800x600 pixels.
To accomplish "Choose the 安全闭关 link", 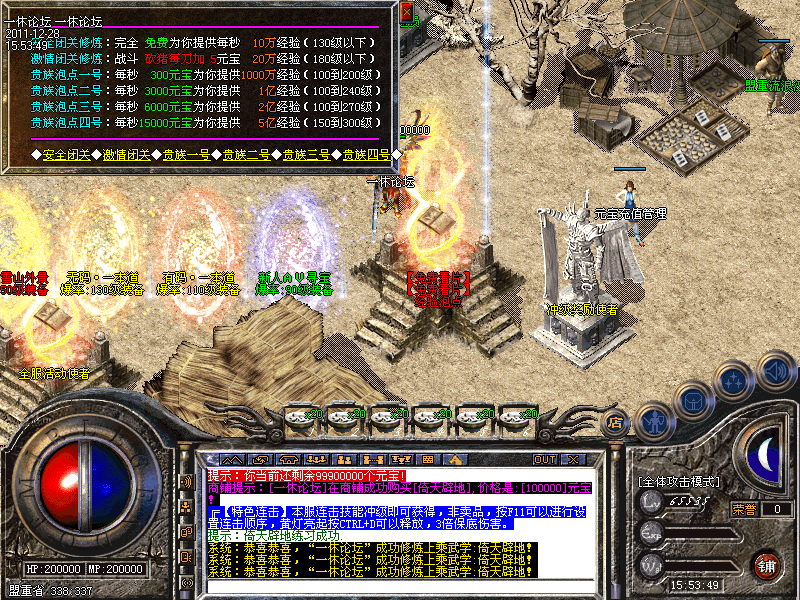I will tap(68, 155).
